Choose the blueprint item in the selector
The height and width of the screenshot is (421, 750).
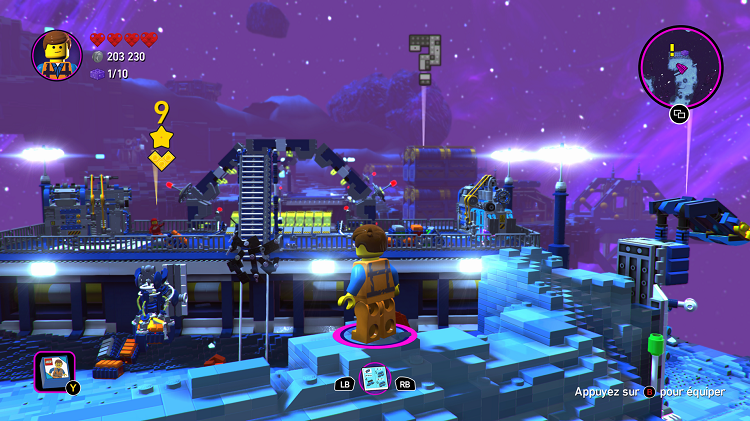pyautogui.click(x=375, y=377)
